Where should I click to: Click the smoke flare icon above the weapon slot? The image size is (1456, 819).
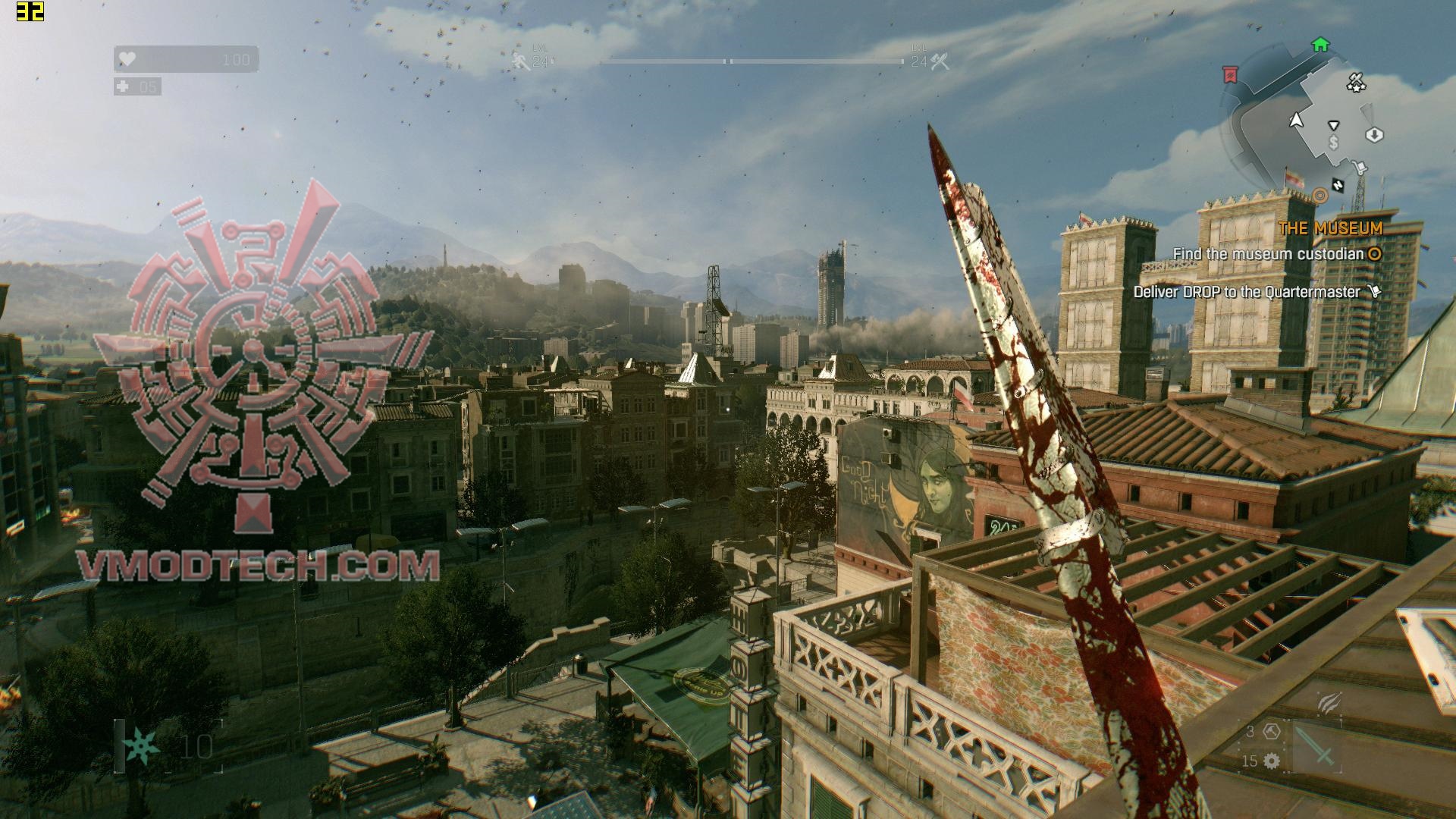1330,703
